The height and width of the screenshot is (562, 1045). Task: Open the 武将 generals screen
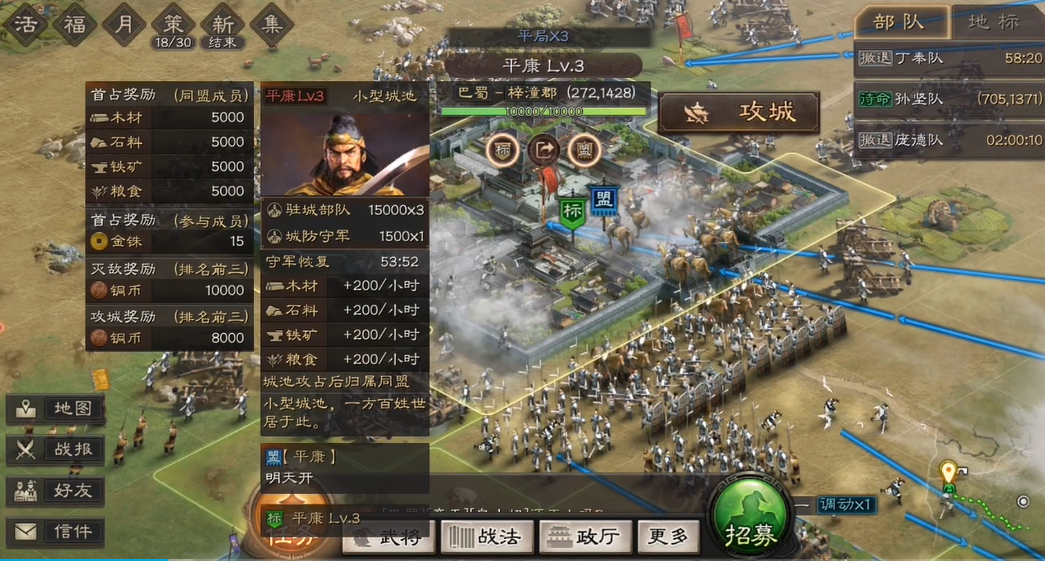[x=388, y=537]
